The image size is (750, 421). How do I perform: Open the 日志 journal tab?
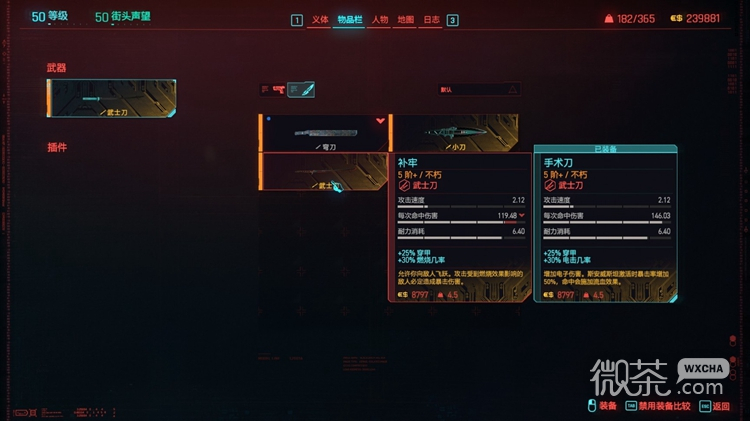point(431,20)
